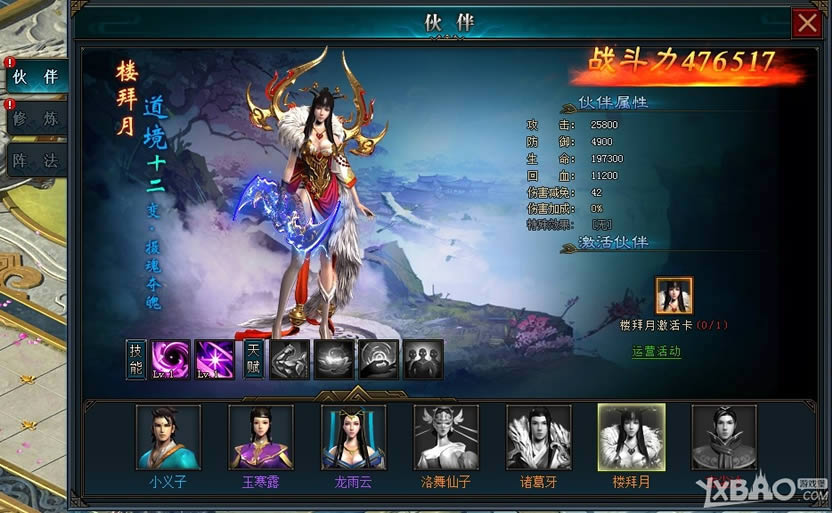The width and height of the screenshot is (832, 513).
Task: Select the highlighted 楼拜月 portrait
Action: point(631,437)
